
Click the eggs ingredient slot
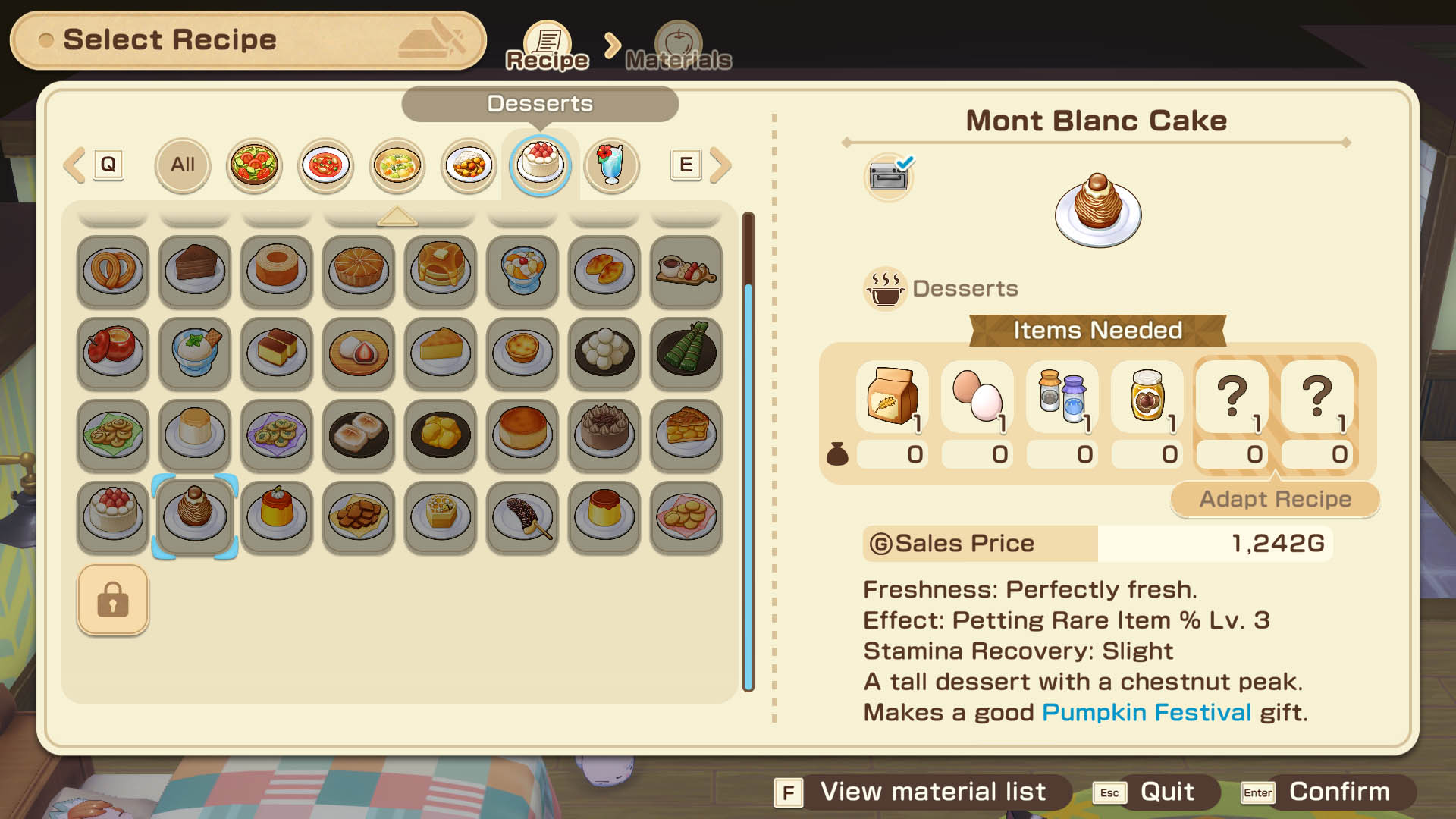click(x=977, y=397)
